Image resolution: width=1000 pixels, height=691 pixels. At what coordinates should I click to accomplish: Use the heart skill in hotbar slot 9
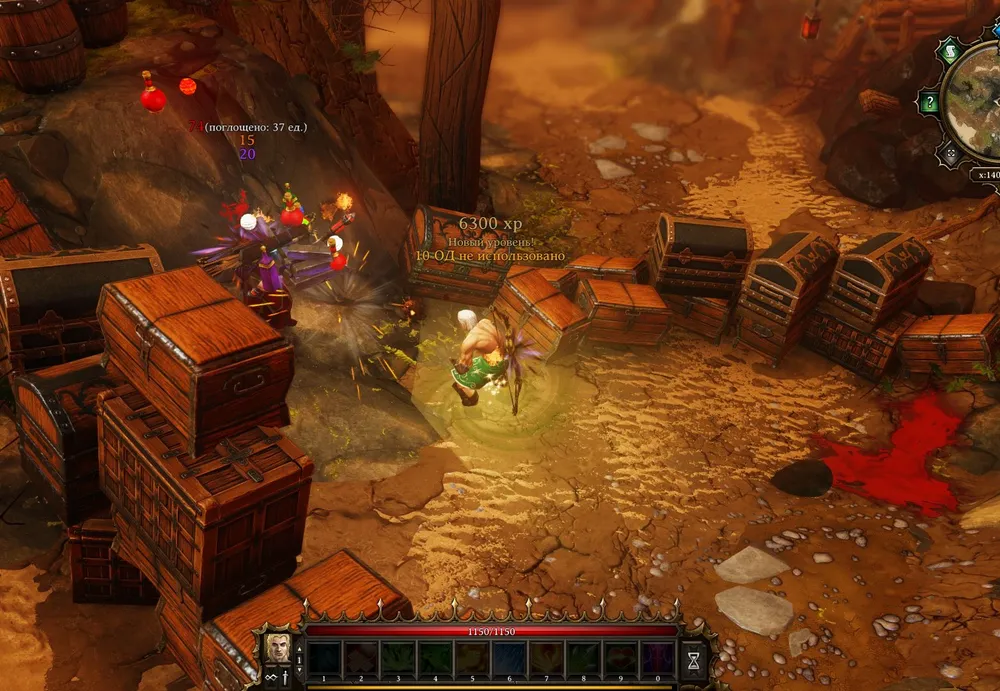pyautogui.click(x=620, y=659)
